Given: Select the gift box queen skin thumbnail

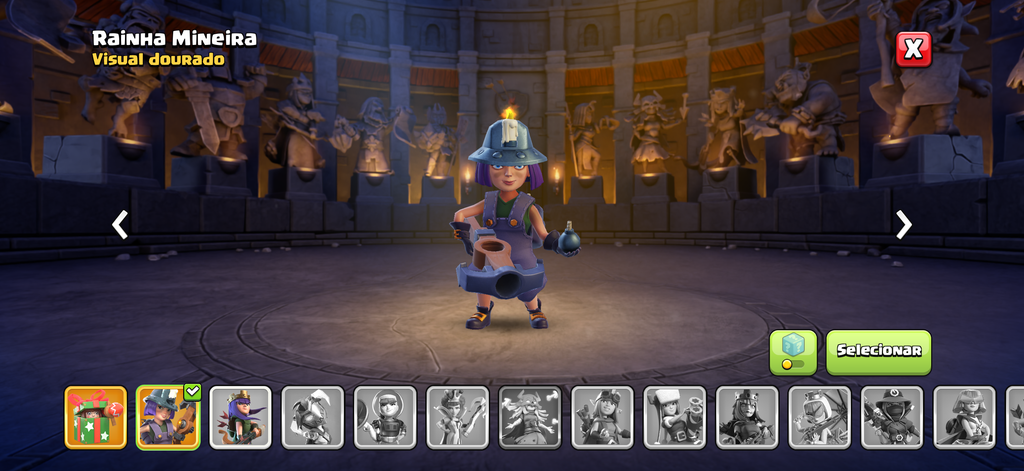Looking at the screenshot, I should [96, 417].
